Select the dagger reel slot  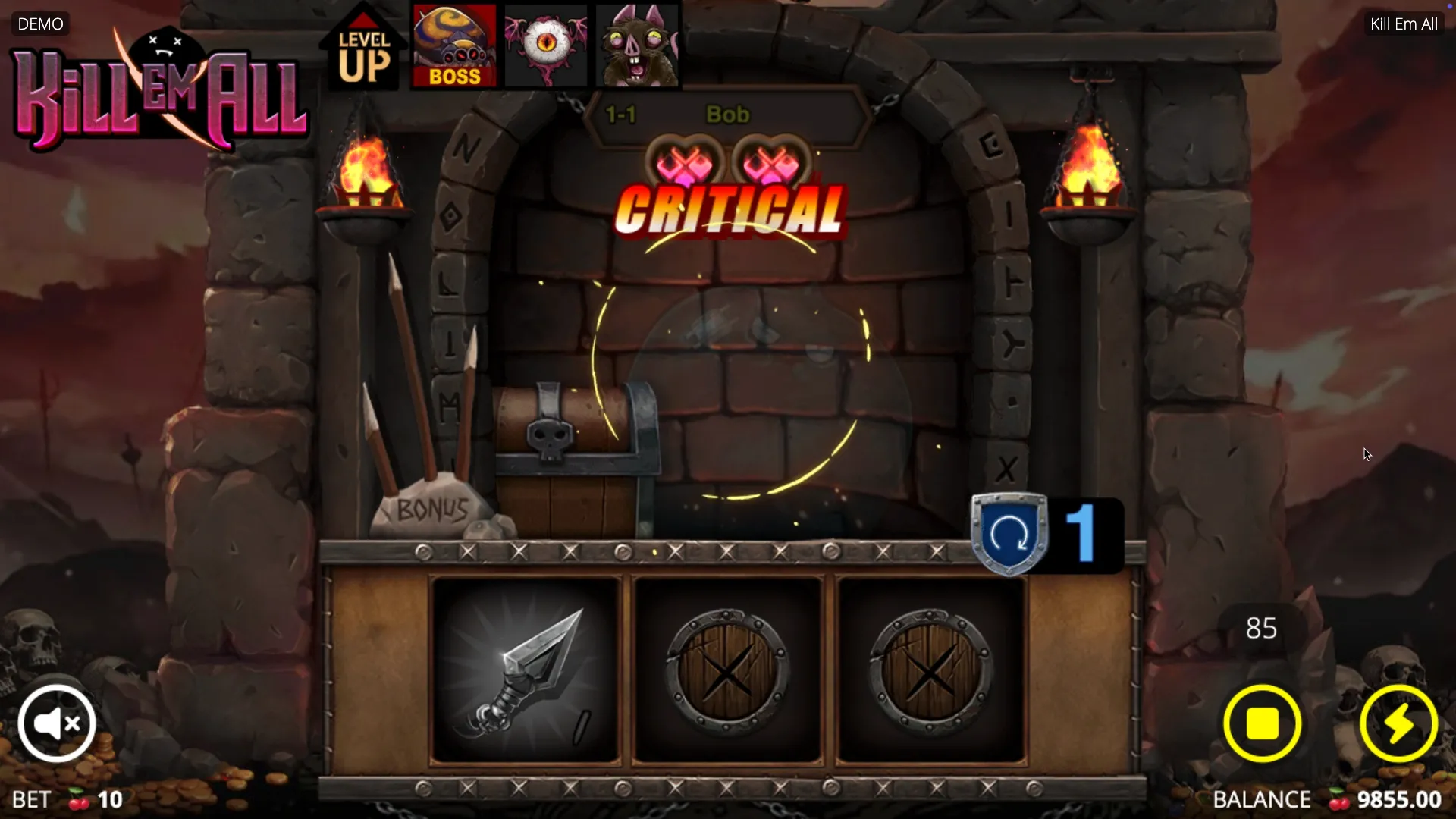pyautogui.click(x=526, y=670)
